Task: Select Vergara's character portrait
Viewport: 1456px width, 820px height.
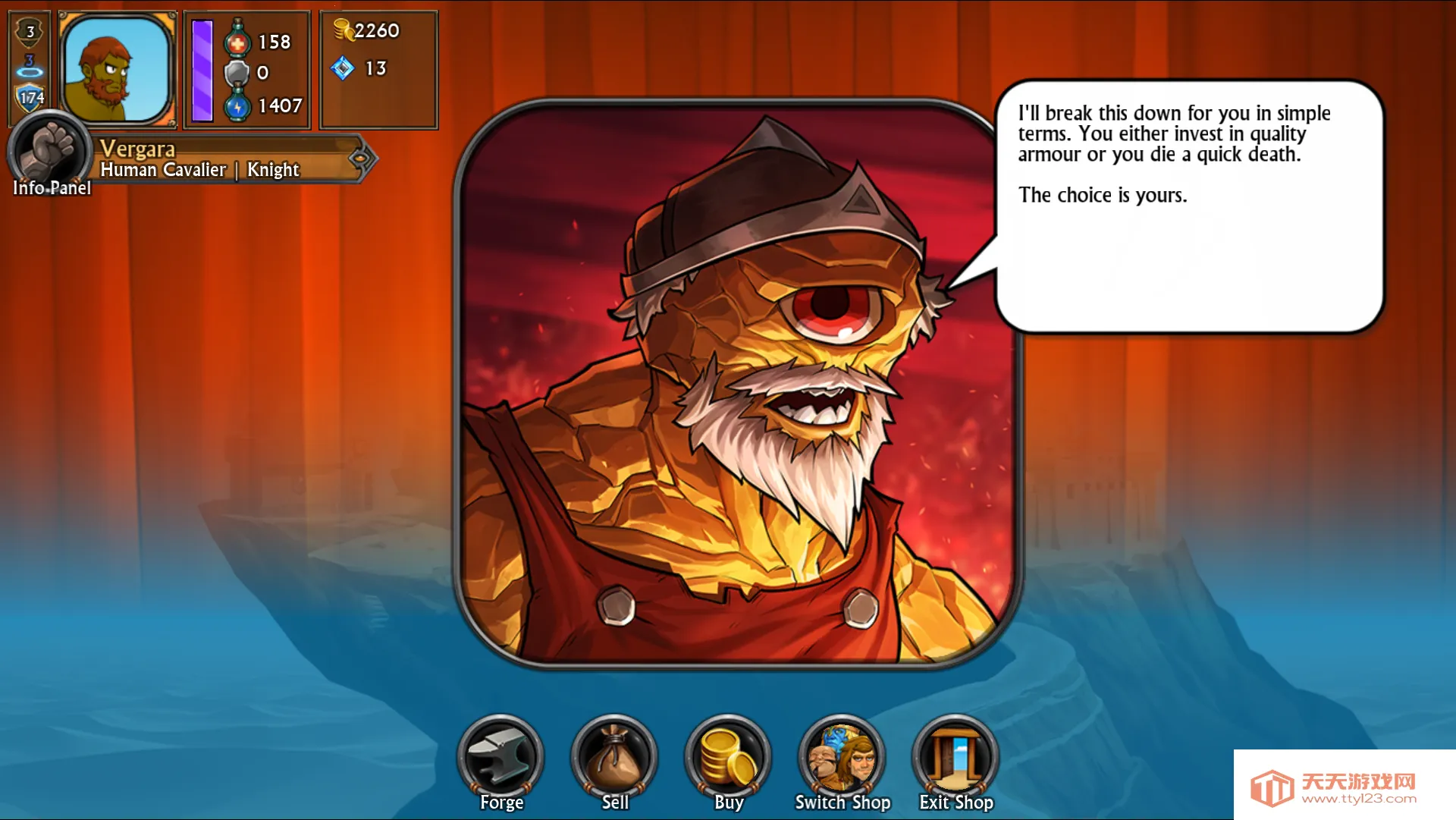Action: coord(117,69)
